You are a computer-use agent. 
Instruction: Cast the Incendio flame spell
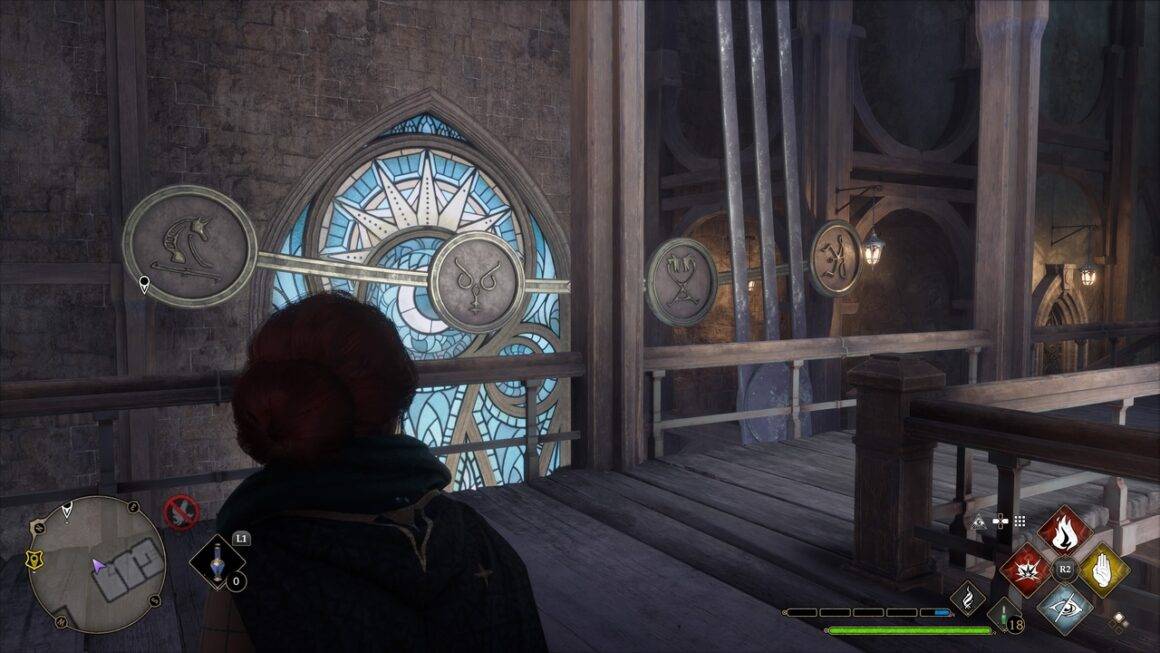point(1064,531)
